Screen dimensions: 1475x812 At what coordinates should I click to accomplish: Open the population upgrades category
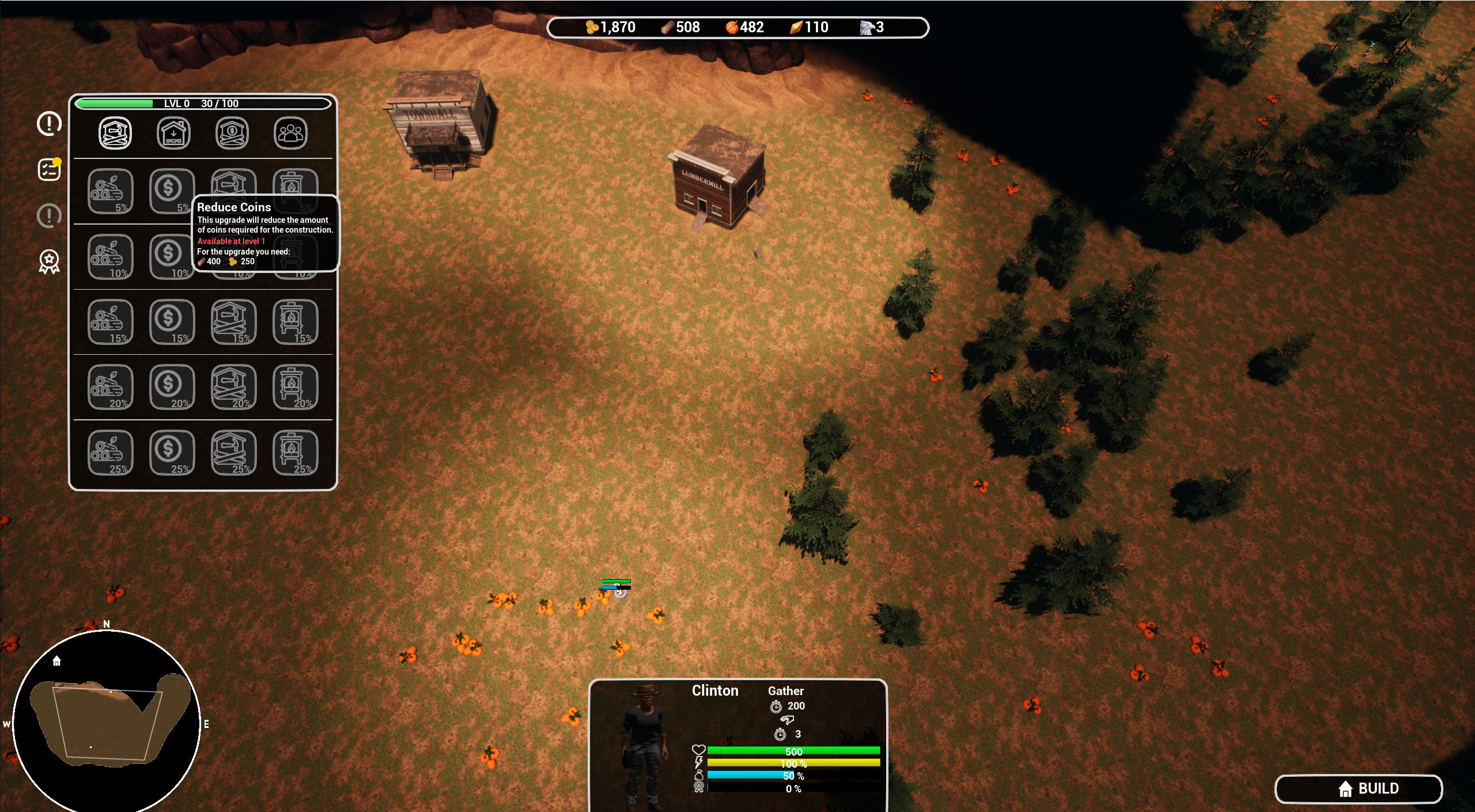[x=290, y=132]
